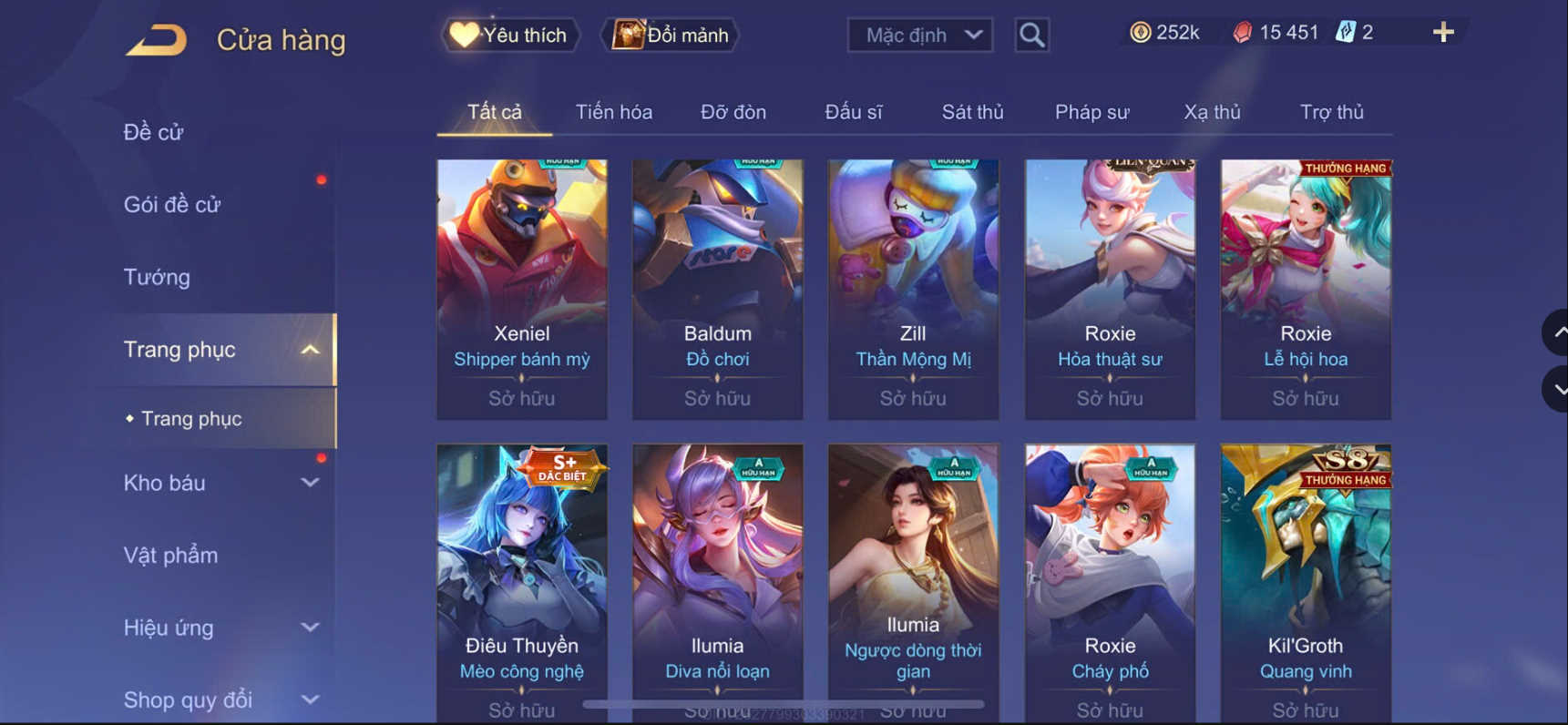Select the Trang phục sub-item toggle
This screenshot has height=725, width=1568.
191,419
